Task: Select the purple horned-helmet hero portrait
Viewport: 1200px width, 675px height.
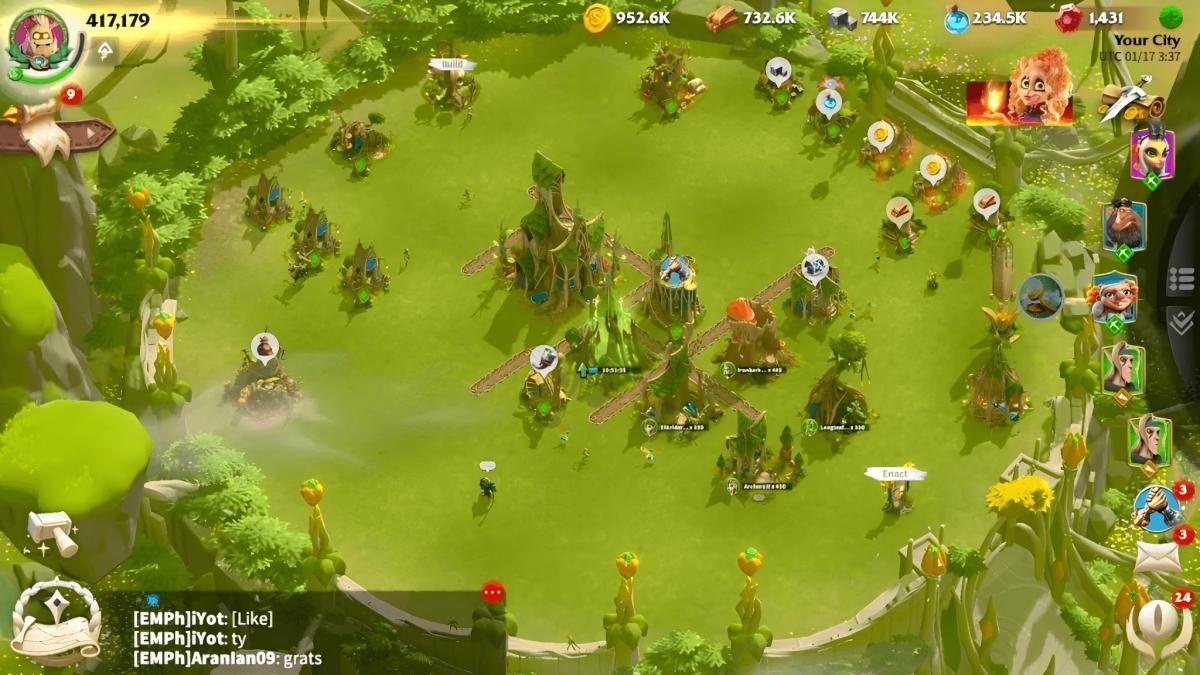Action: [x=1152, y=155]
